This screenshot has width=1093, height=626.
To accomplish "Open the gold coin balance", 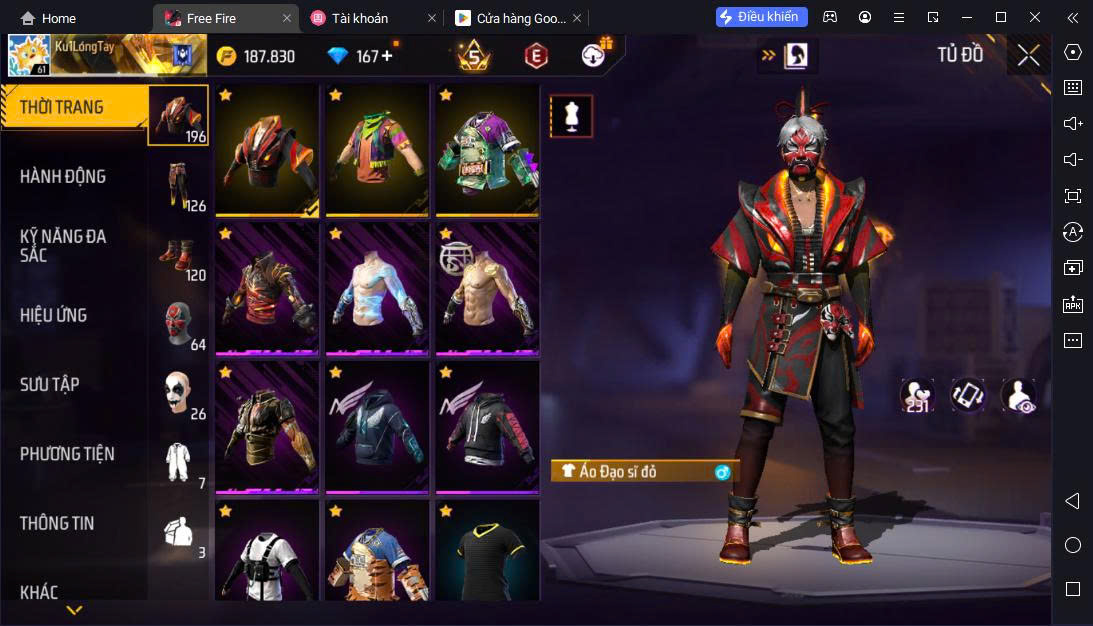I will (257, 56).
